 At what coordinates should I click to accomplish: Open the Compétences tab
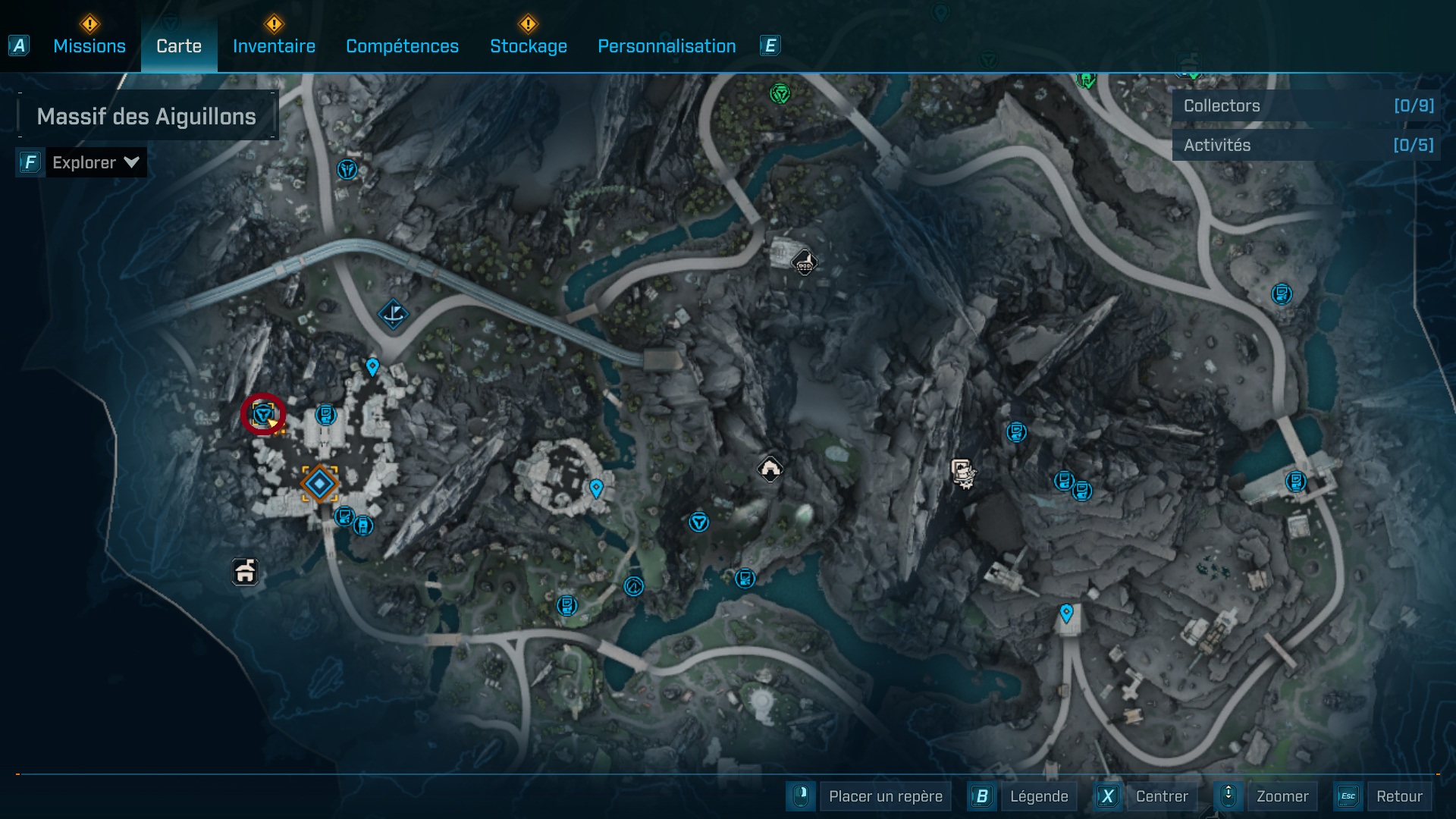402,46
